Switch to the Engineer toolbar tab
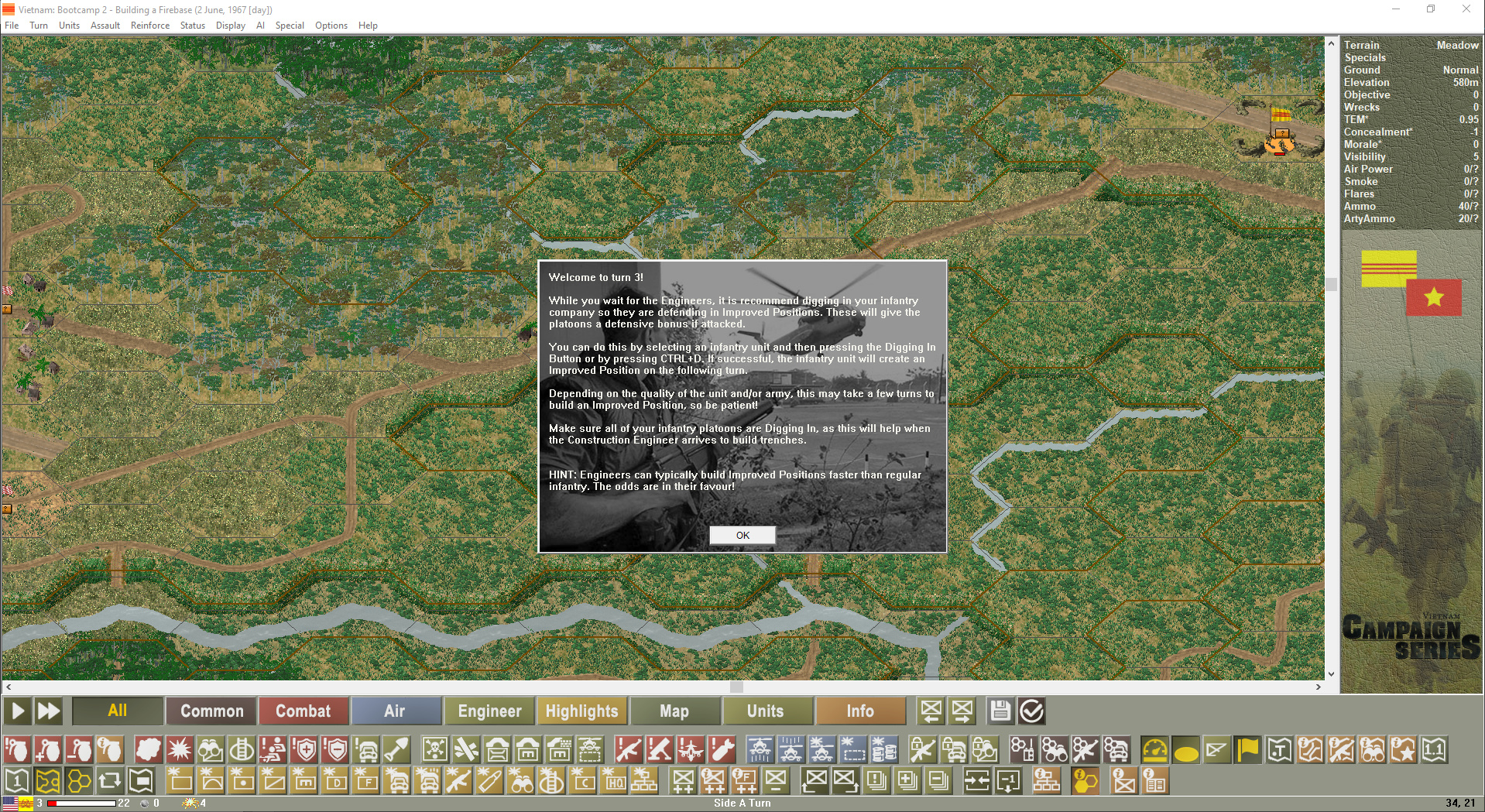 point(489,711)
